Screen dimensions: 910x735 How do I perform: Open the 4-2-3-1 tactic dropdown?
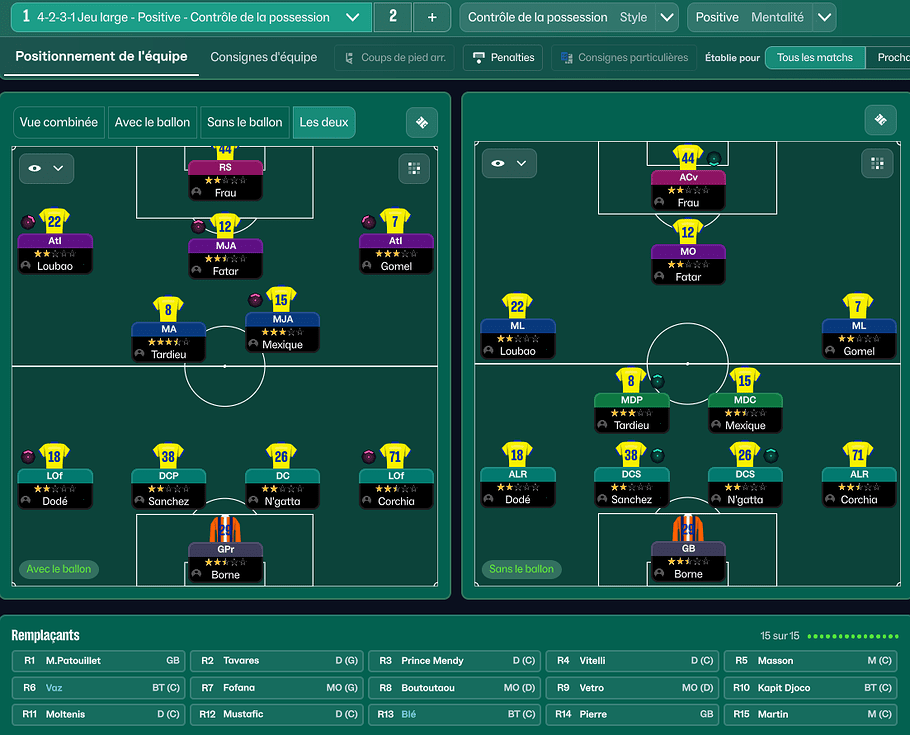(x=351, y=17)
